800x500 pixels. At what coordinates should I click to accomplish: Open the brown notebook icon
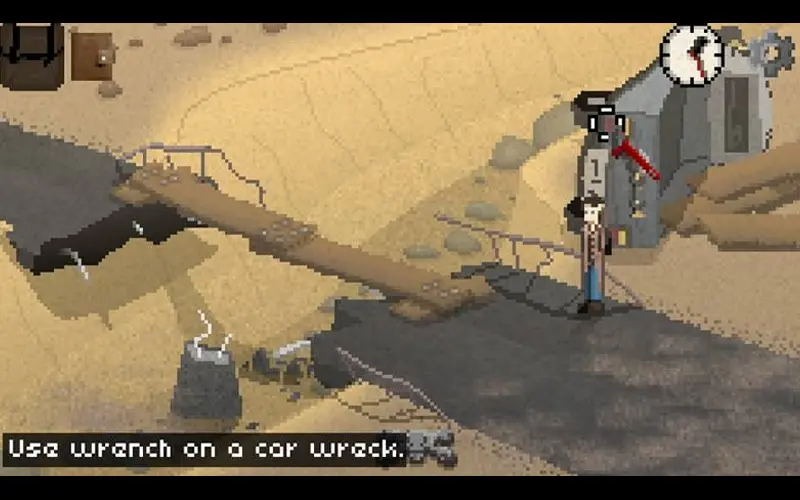point(92,57)
